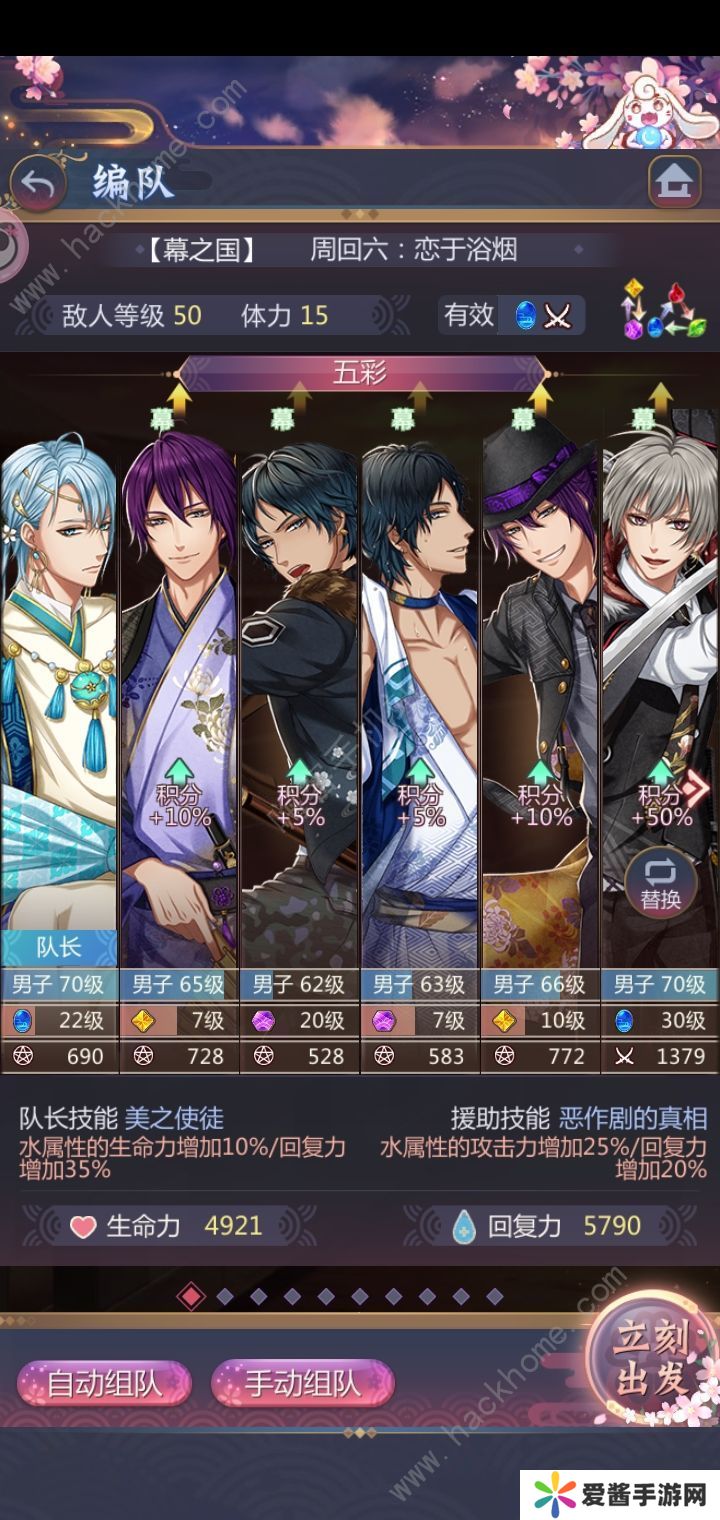The width and height of the screenshot is (720, 1520).
Task: View the 援助技能 support skill description
Action: (x=543, y=1145)
